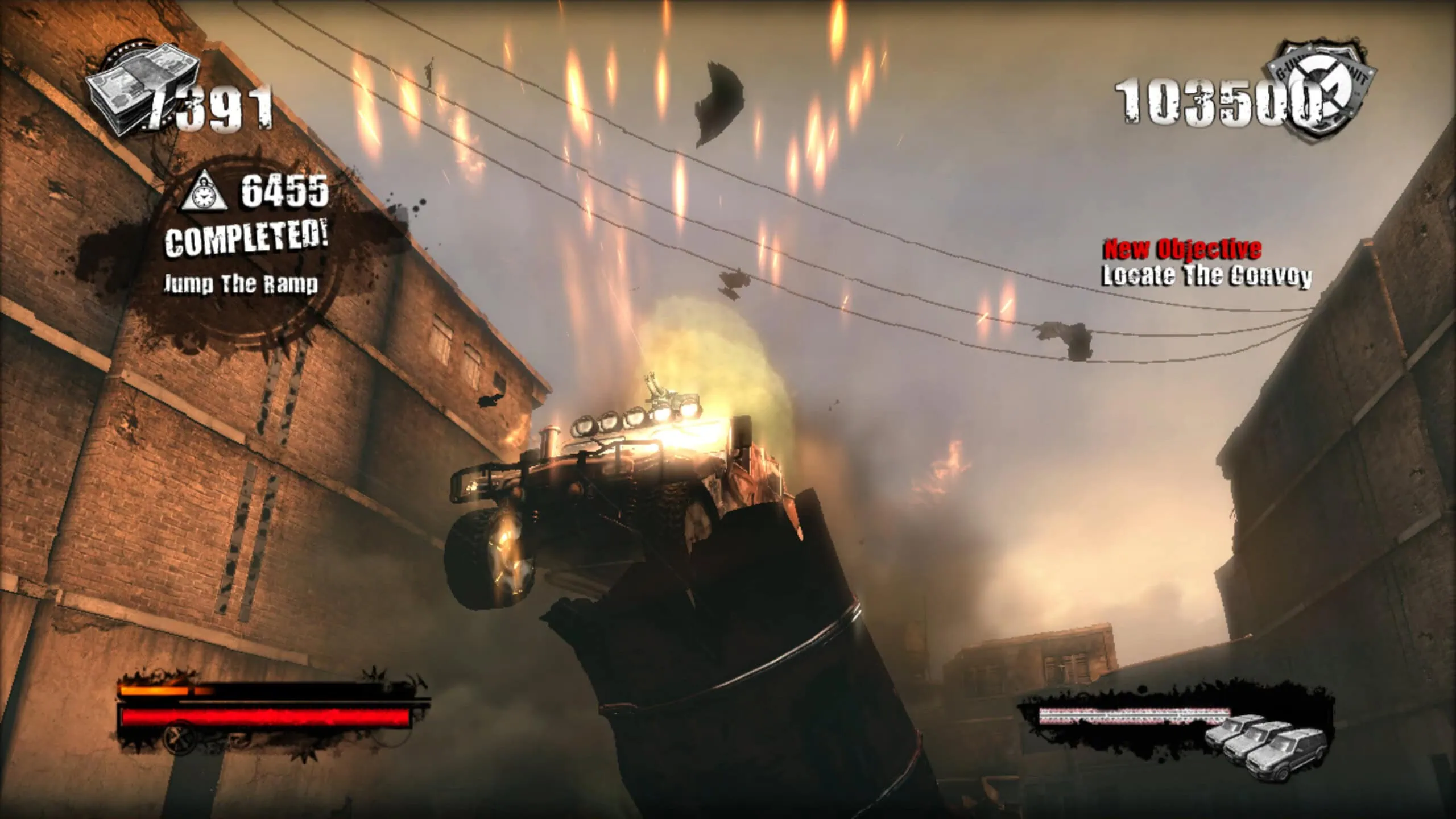Select the Jump The Ramp challenge notice

[241, 283]
